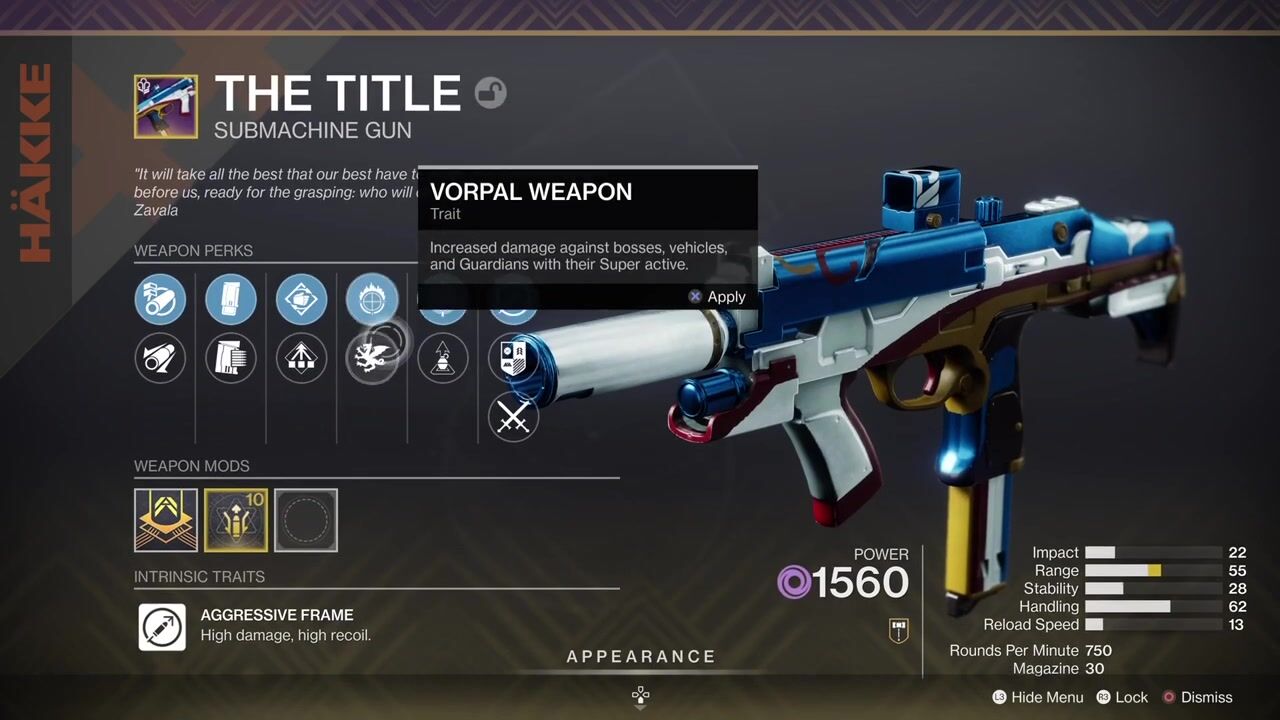Open the empty weapon mod socket
This screenshot has width=1280, height=720.
306,520
